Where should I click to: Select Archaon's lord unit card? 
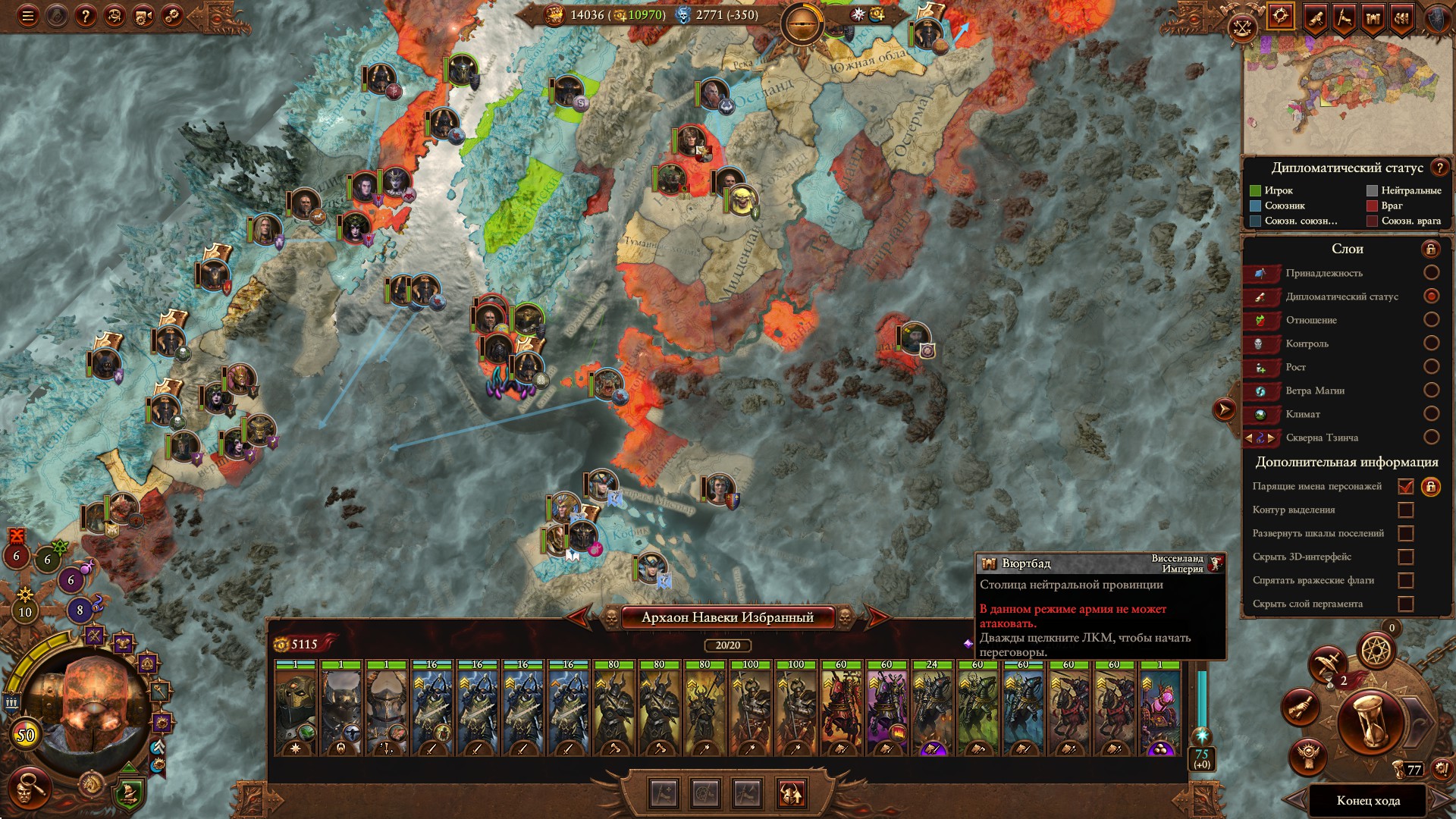296,708
